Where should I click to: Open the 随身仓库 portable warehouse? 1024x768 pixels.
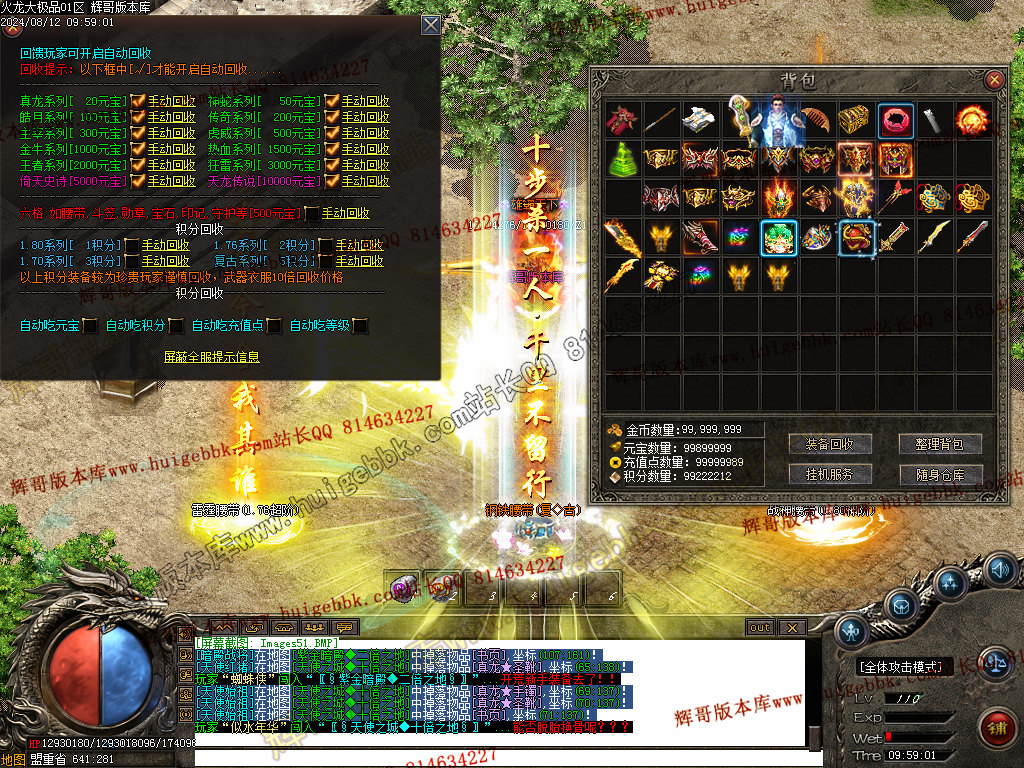tap(940, 474)
